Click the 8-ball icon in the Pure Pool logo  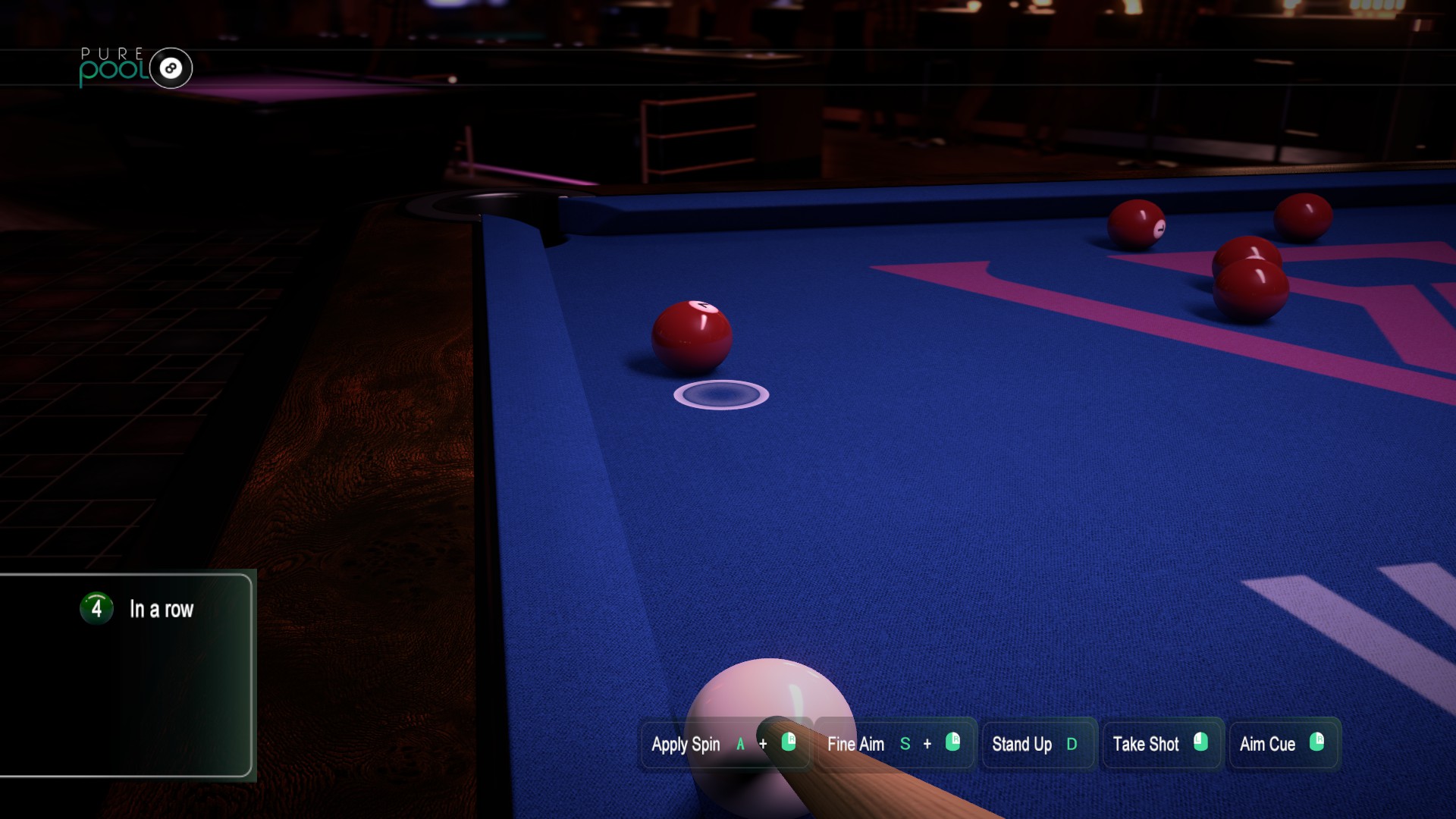click(170, 68)
